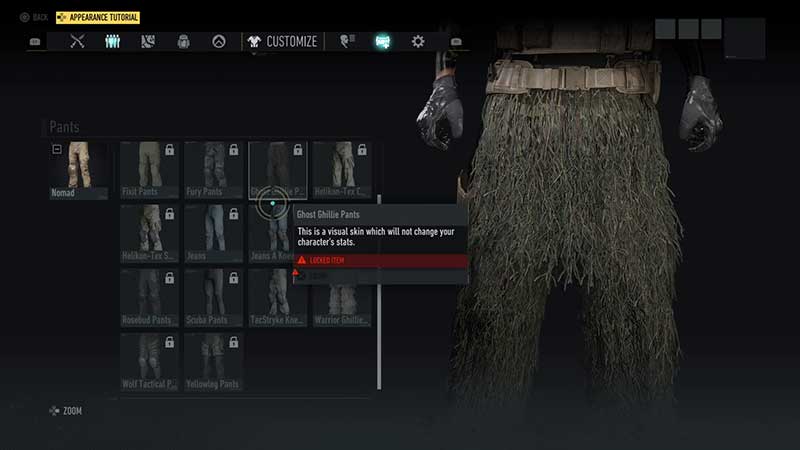Select the plain Jeans tile
This screenshot has height=450, width=800.
click(213, 234)
